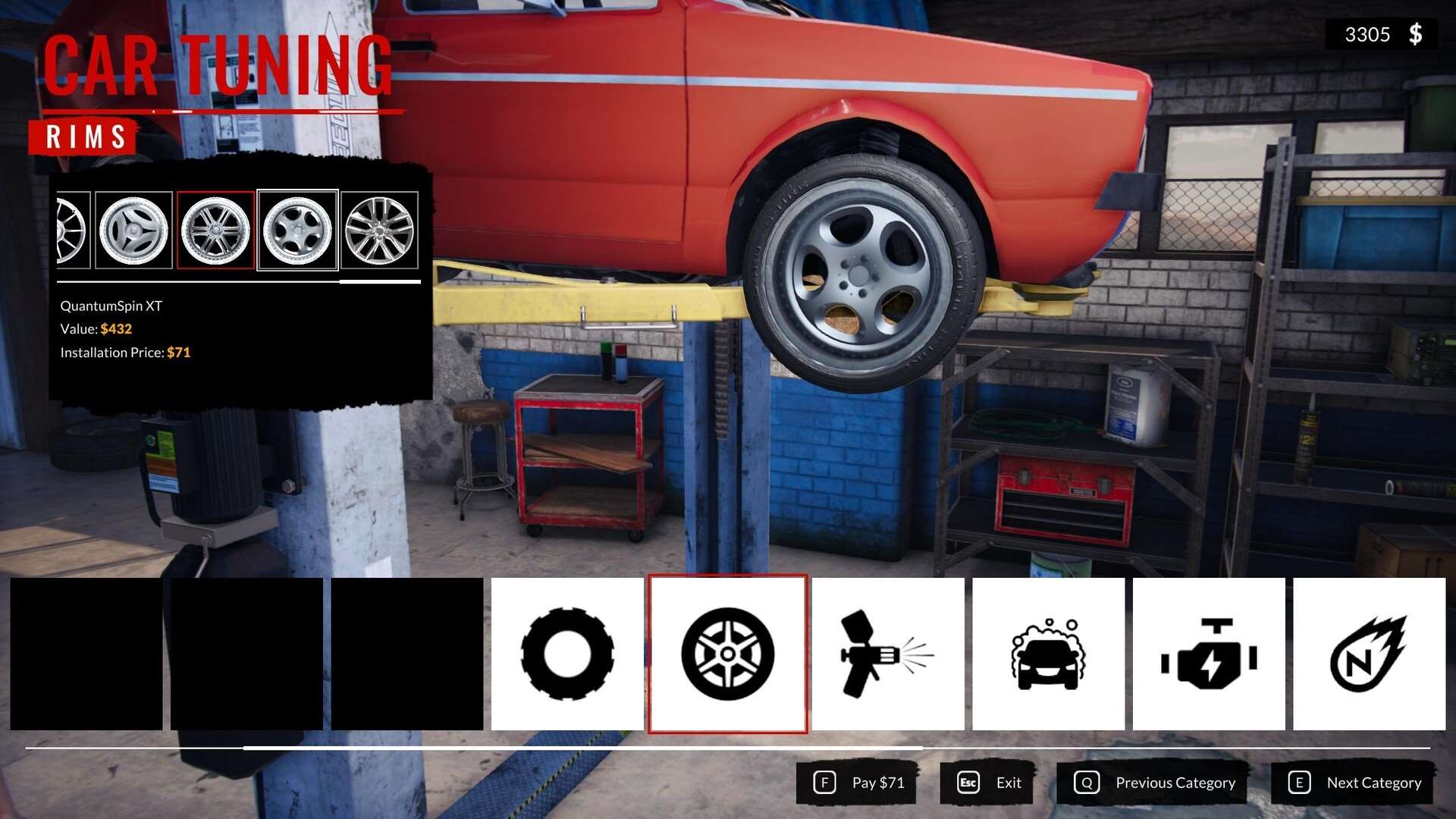Select the thin multi-spoke rim thumbnail
1456x819 pixels.
[x=379, y=231]
